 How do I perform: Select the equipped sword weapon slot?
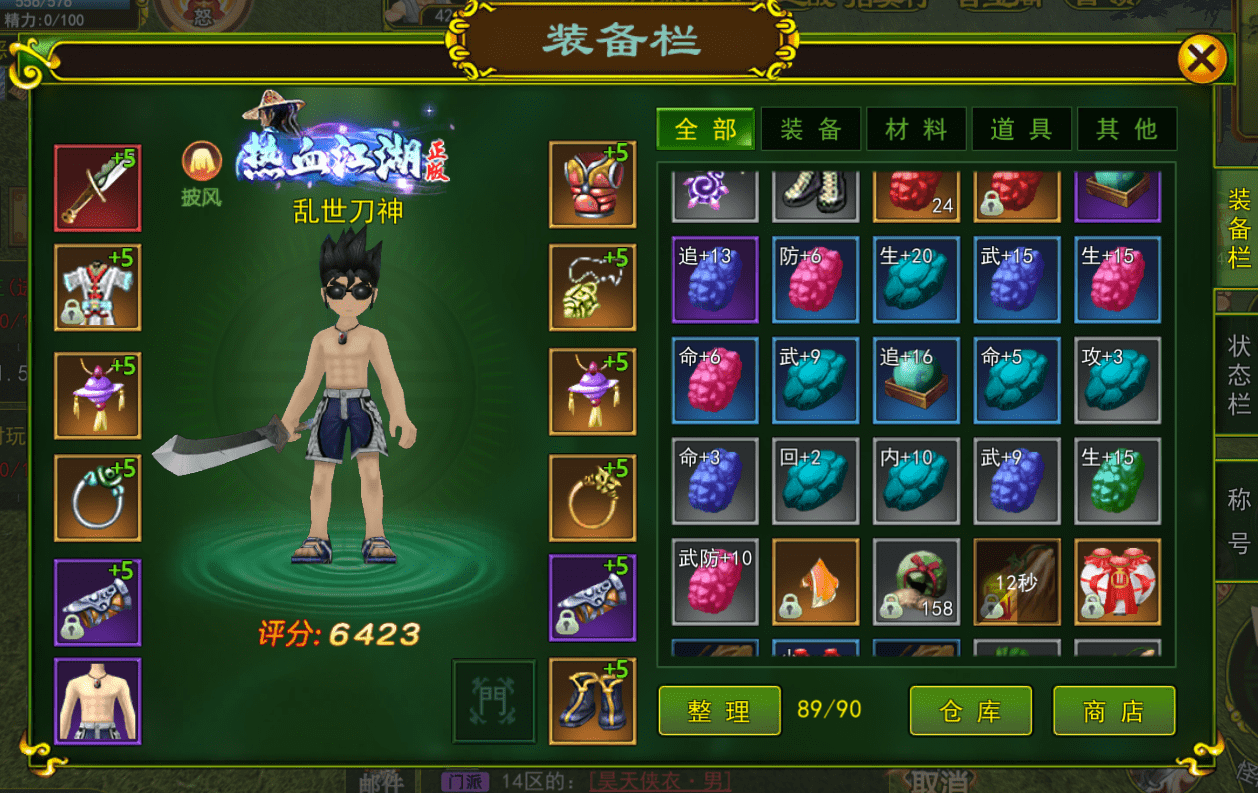click(97, 188)
